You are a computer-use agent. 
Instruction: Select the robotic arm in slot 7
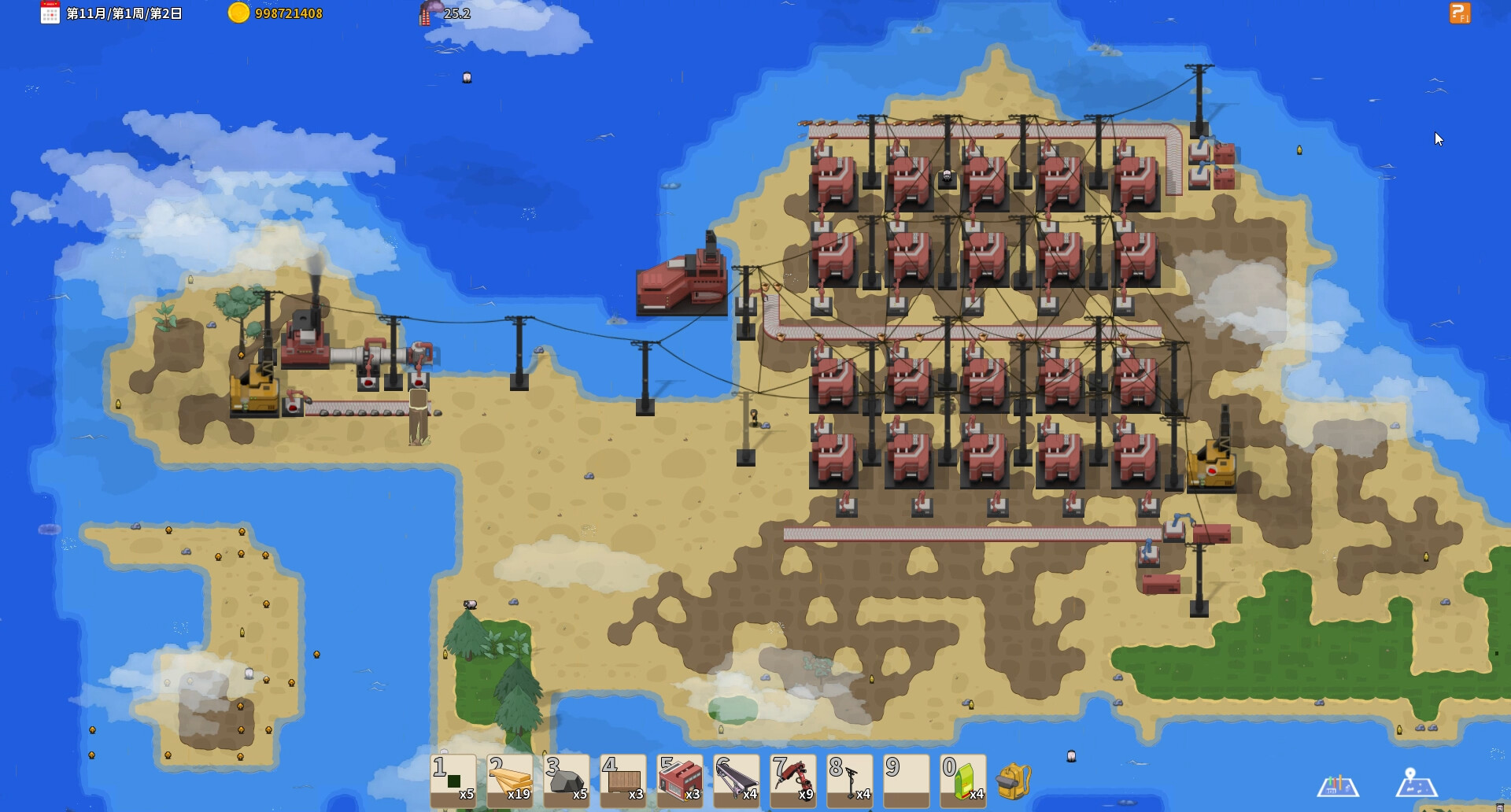point(793,781)
